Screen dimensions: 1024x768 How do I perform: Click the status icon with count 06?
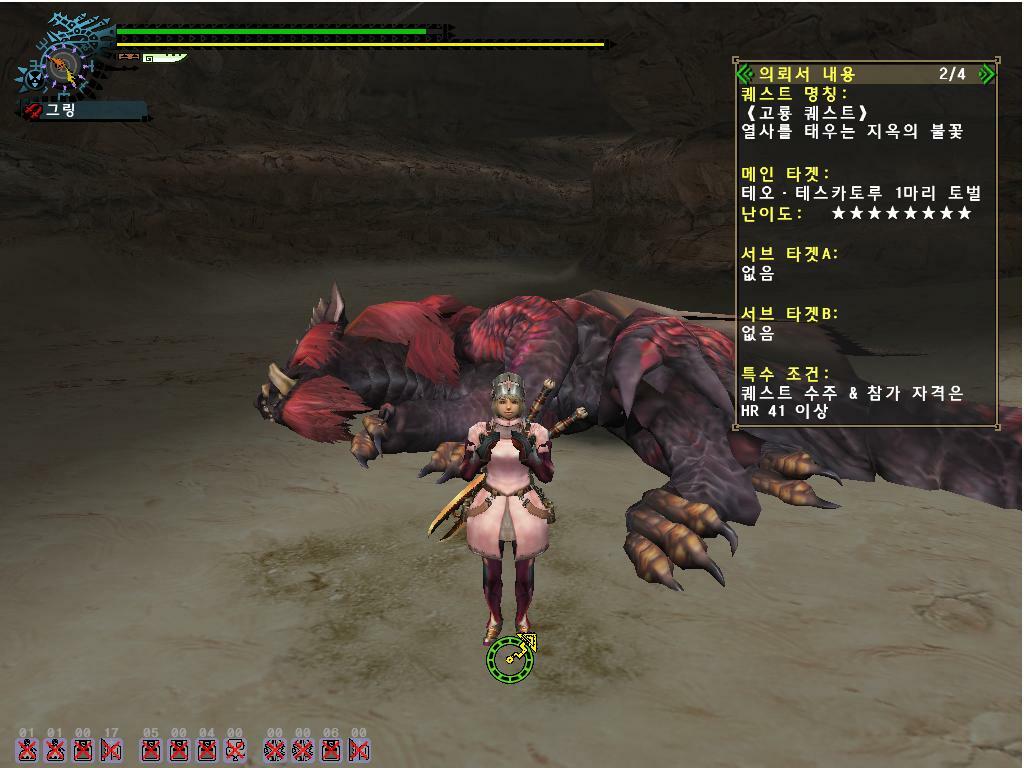point(331,749)
